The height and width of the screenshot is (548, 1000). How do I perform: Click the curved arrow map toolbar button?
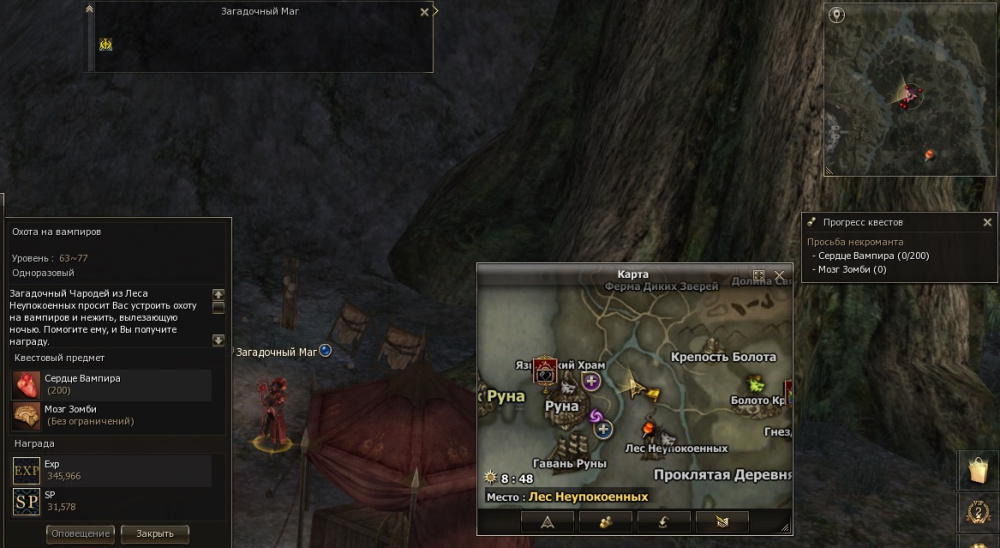pyautogui.click(x=662, y=521)
